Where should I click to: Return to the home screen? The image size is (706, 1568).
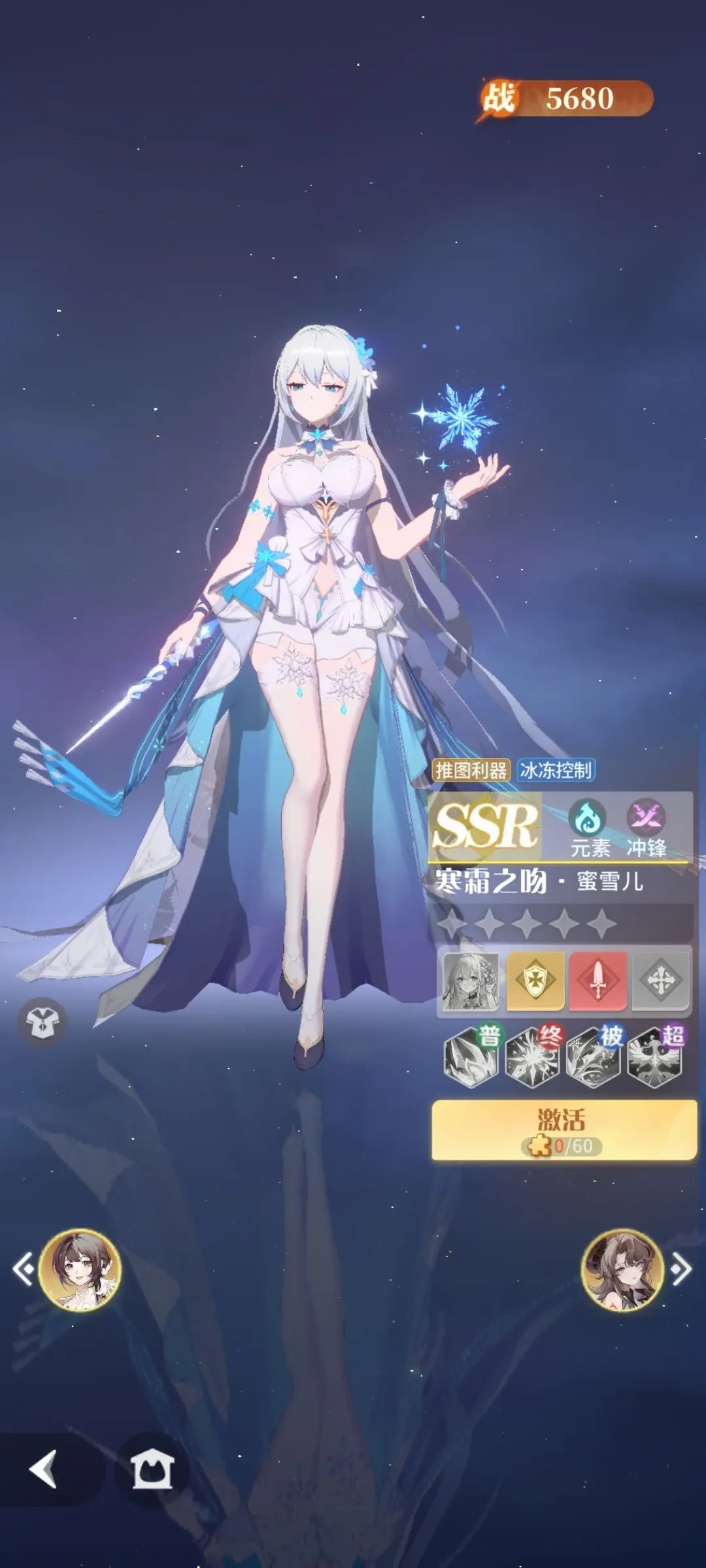point(152,1469)
